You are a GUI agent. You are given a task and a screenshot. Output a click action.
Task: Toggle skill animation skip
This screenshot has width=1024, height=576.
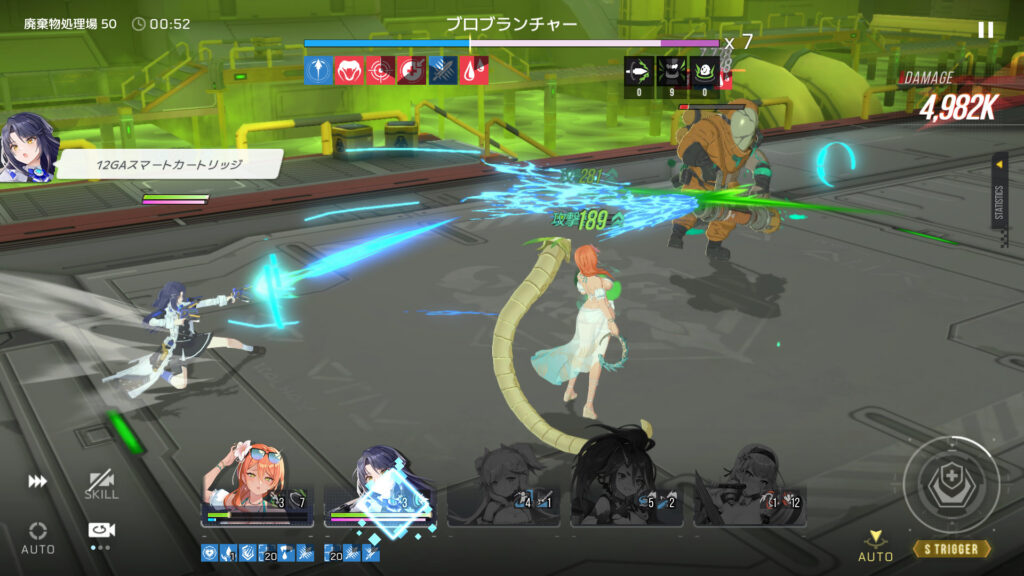[x=101, y=485]
